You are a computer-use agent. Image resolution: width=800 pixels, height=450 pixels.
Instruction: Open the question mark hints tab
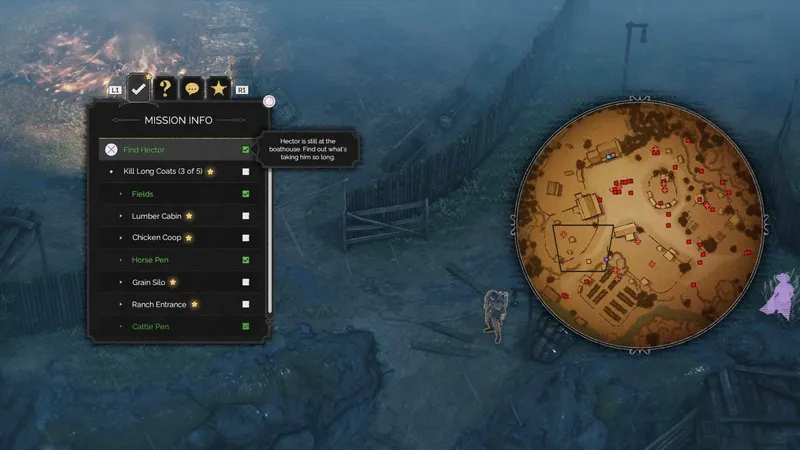166,89
